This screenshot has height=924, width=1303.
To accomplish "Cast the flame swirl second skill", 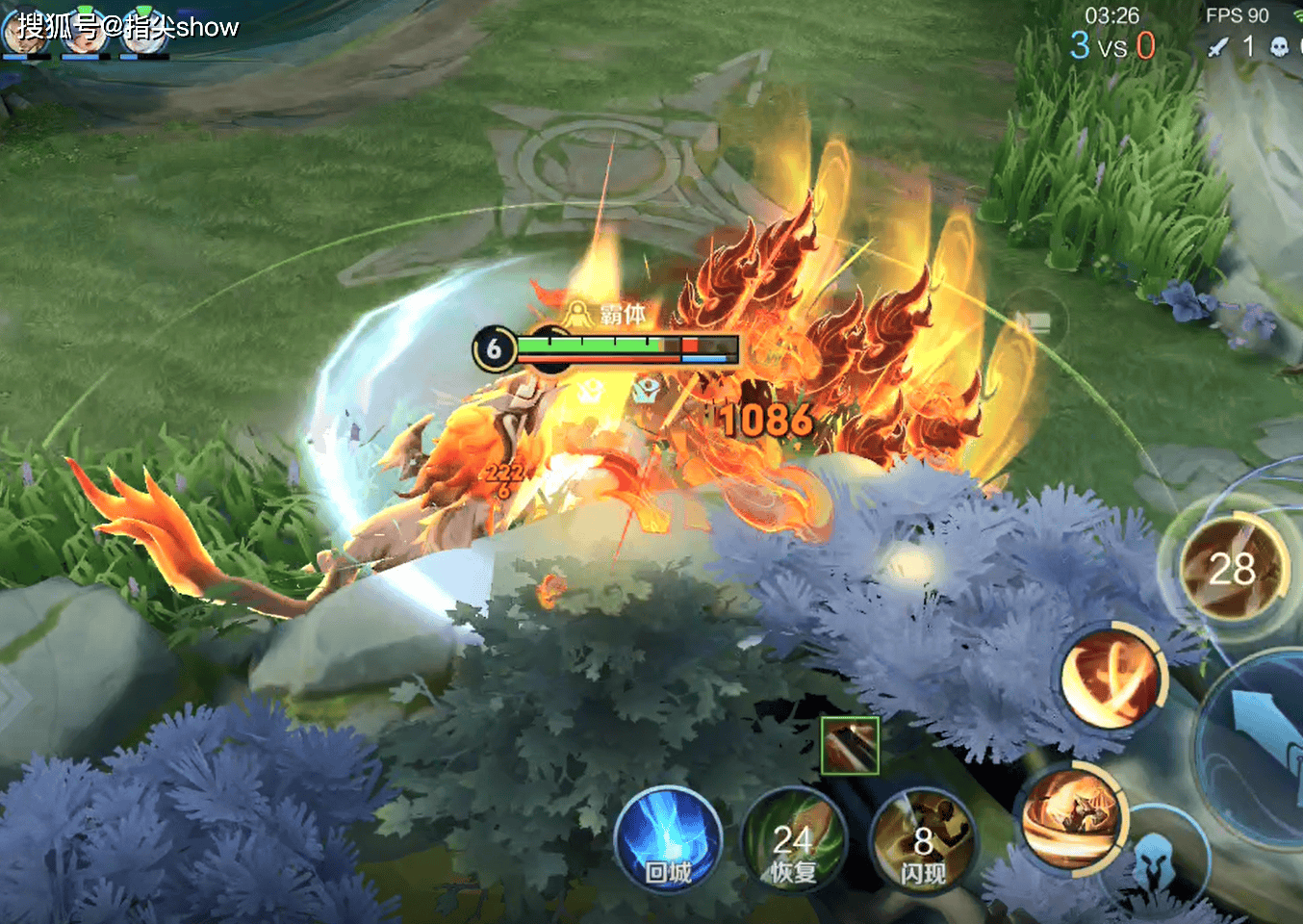I will (x=1112, y=681).
